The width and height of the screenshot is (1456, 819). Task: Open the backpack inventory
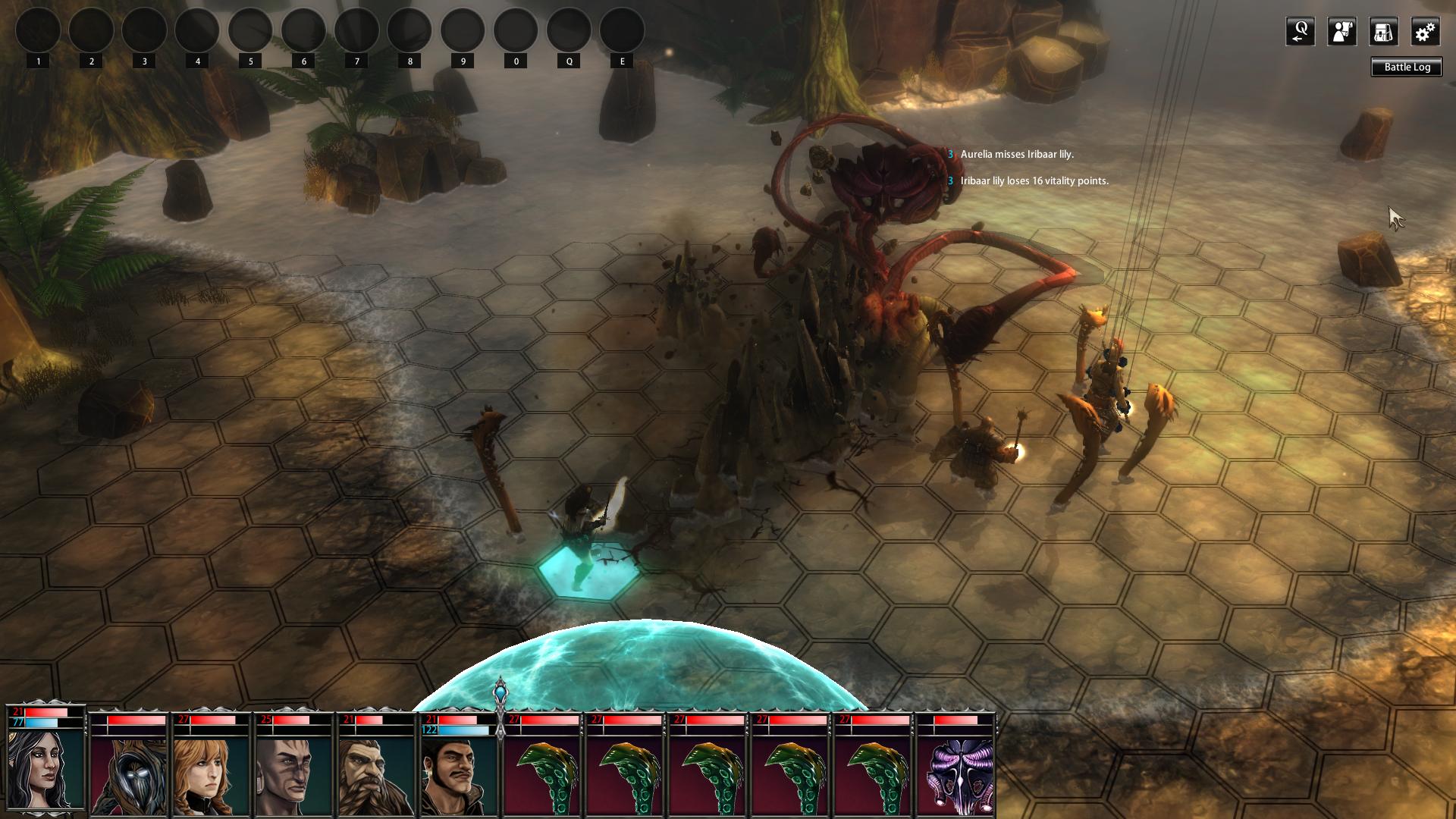(1383, 32)
